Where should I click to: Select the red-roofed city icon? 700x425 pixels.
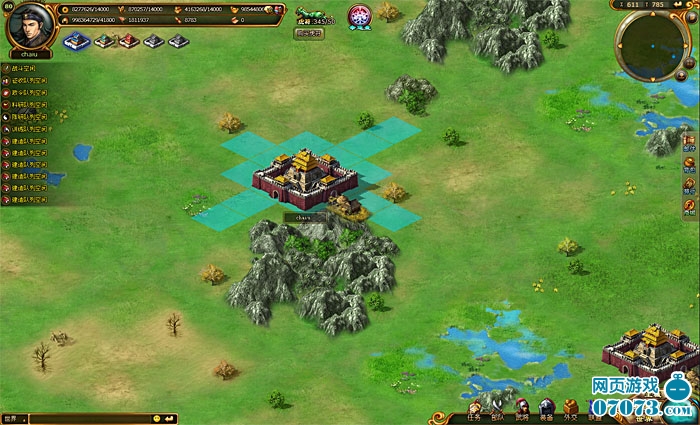[x=129, y=41]
